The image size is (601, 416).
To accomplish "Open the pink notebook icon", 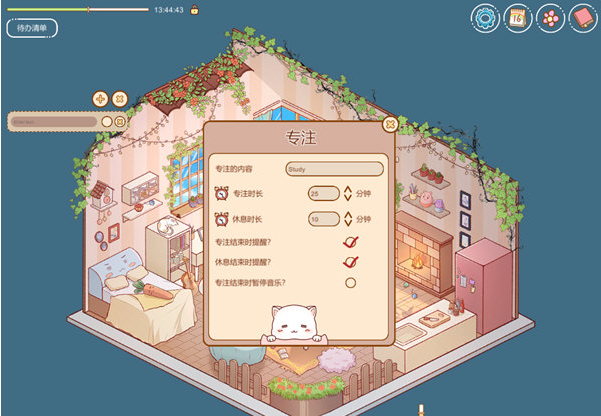I will tap(581, 17).
